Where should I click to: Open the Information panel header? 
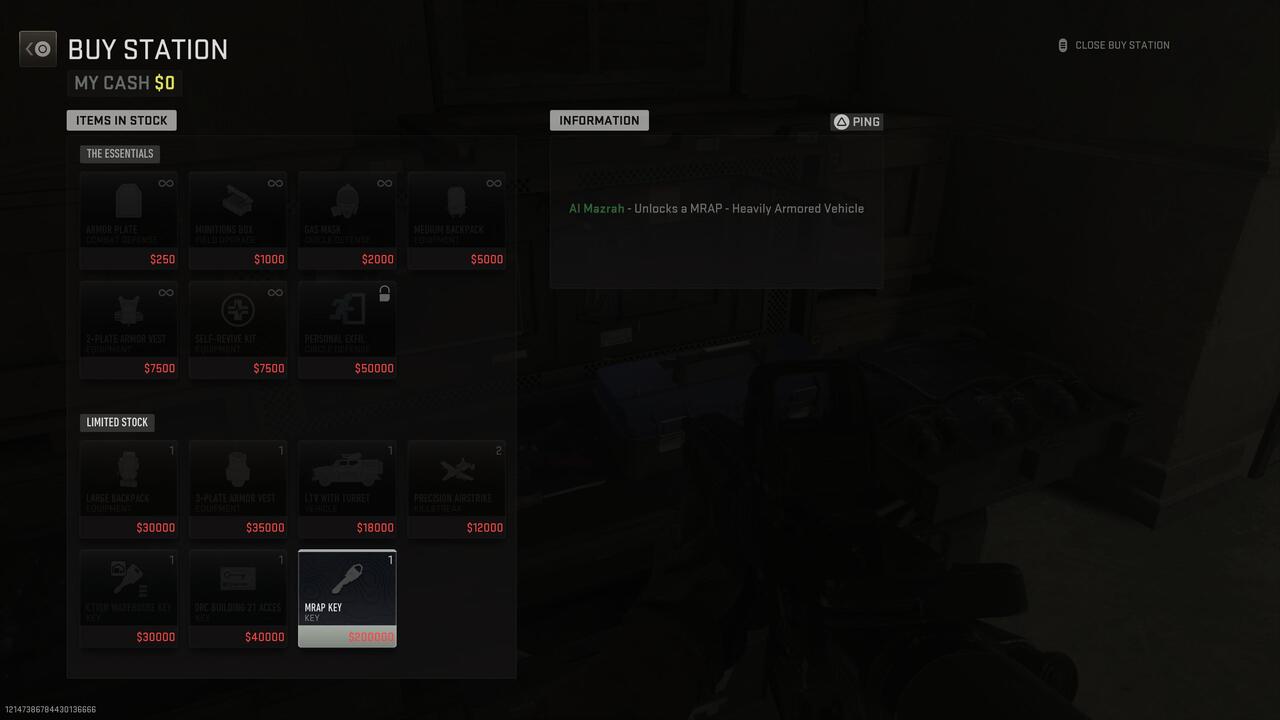[x=599, y=120]
